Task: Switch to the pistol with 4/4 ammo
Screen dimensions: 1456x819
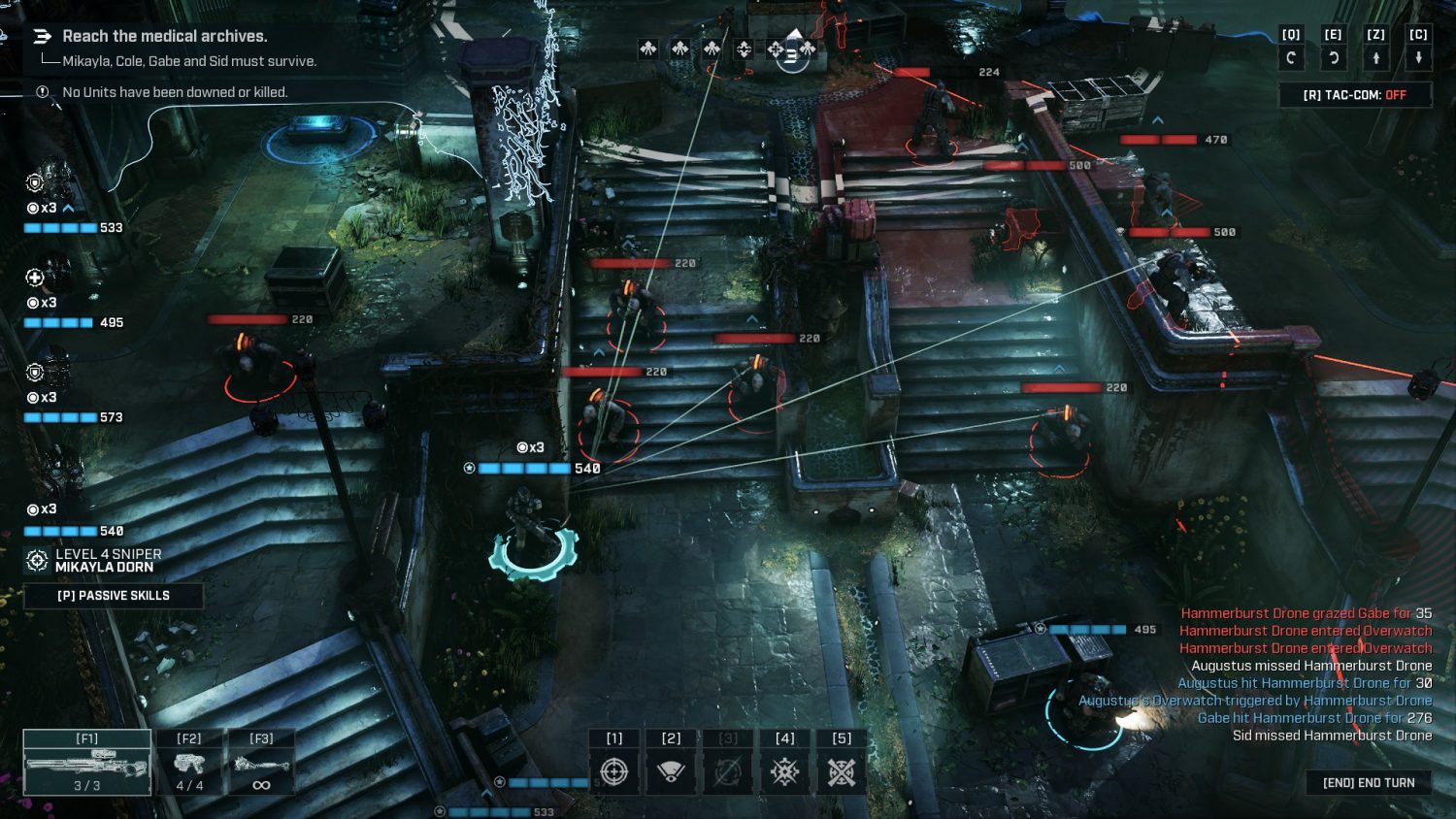Action: point(189,764)
